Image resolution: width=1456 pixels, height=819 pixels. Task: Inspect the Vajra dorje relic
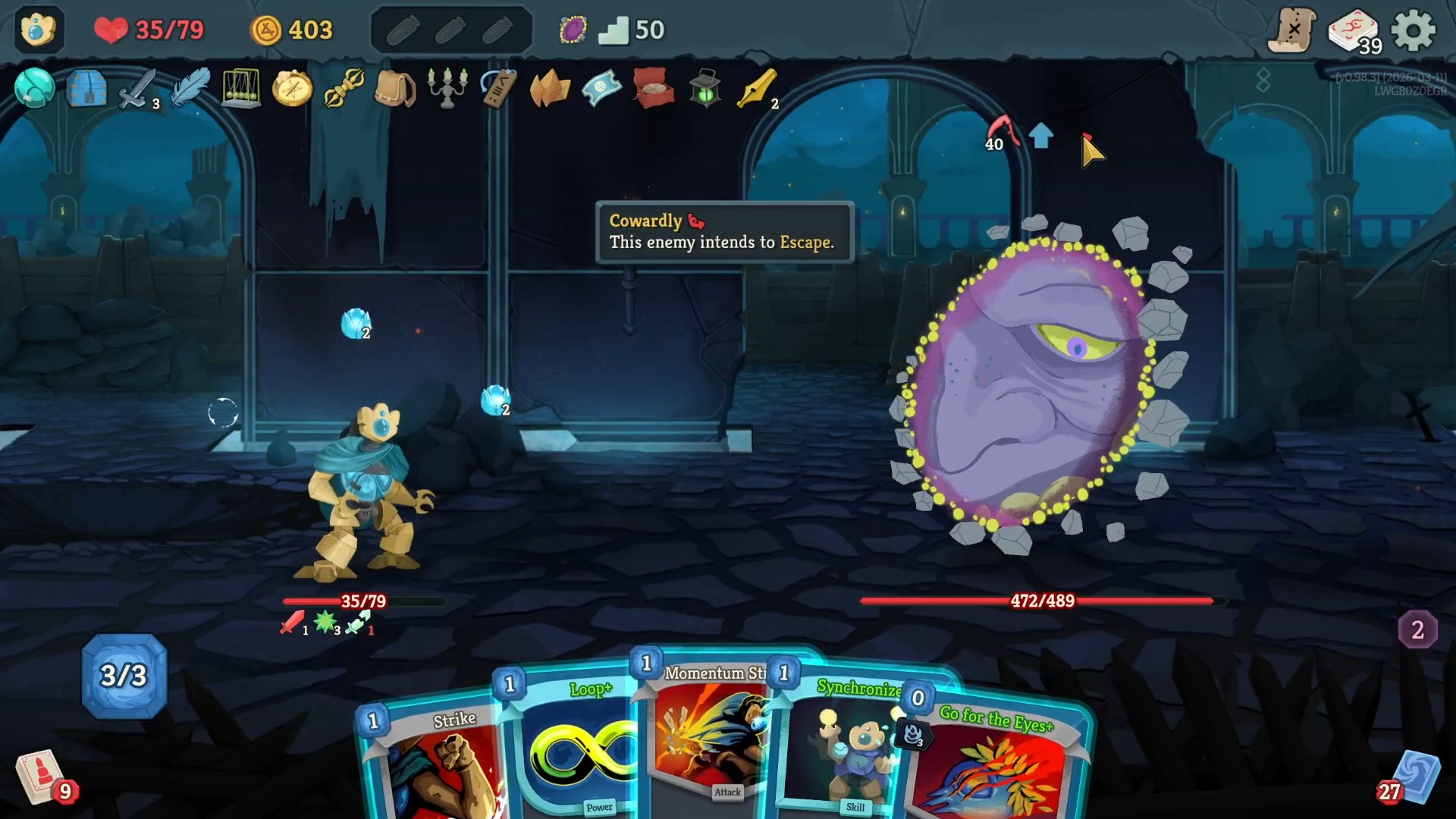point(344,89)
